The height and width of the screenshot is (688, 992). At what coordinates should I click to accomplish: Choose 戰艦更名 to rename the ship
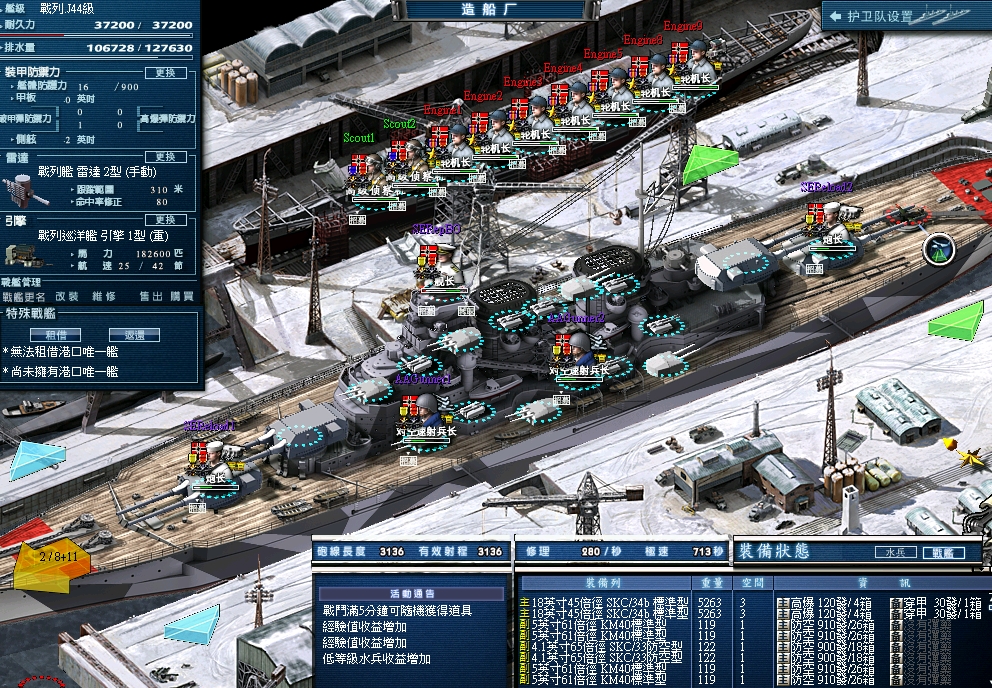click(x=23, y=297)
